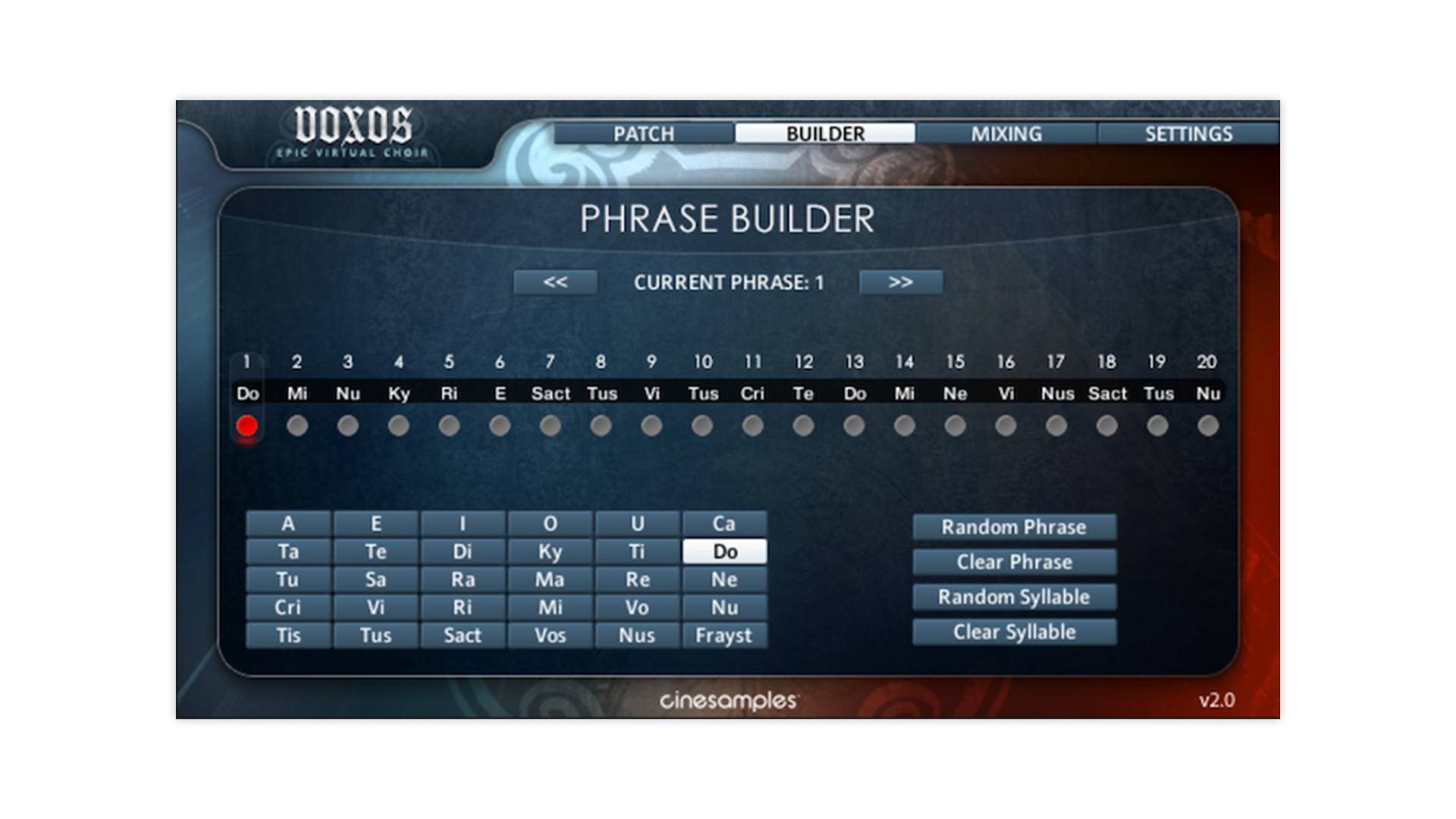1456x819 pixels.
Task: Go to the previous phrase
Action: [555, 282]
